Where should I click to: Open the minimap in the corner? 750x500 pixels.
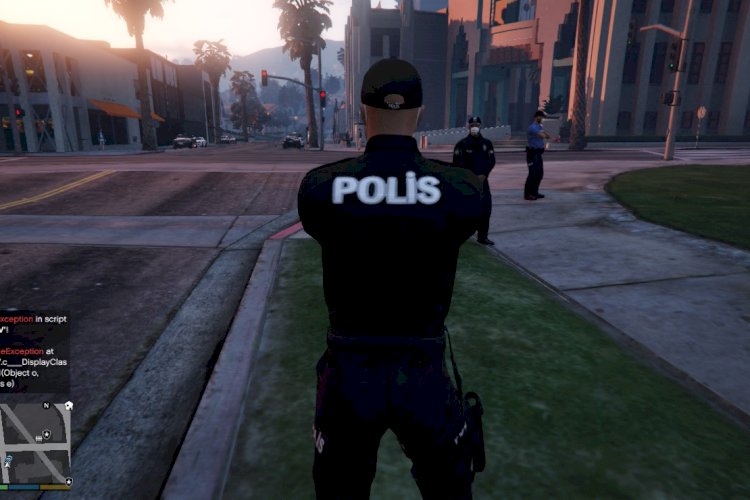tap(35, 442)
